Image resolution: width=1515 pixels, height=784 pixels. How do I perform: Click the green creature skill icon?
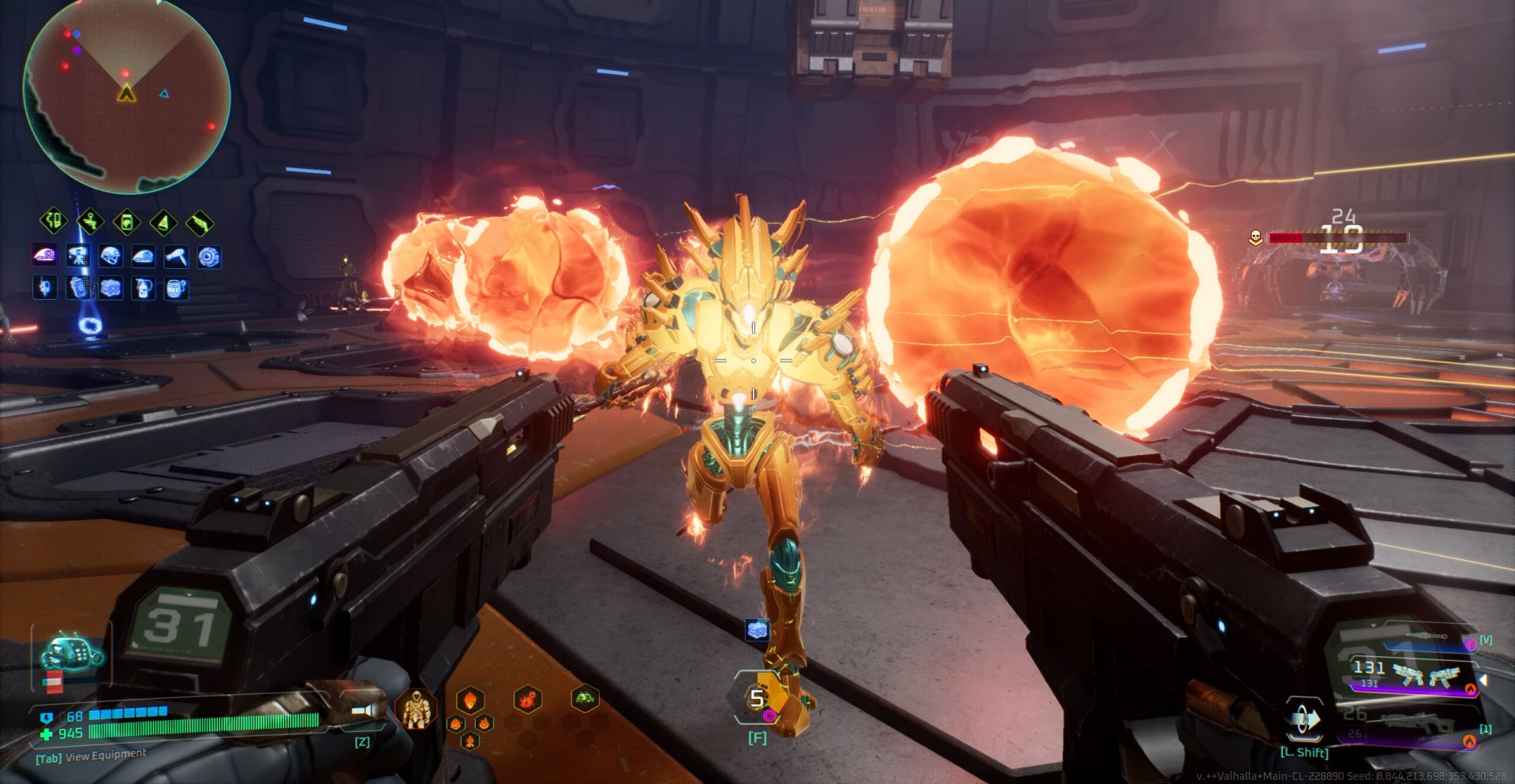pyautogui.click(x=585, y=697)
